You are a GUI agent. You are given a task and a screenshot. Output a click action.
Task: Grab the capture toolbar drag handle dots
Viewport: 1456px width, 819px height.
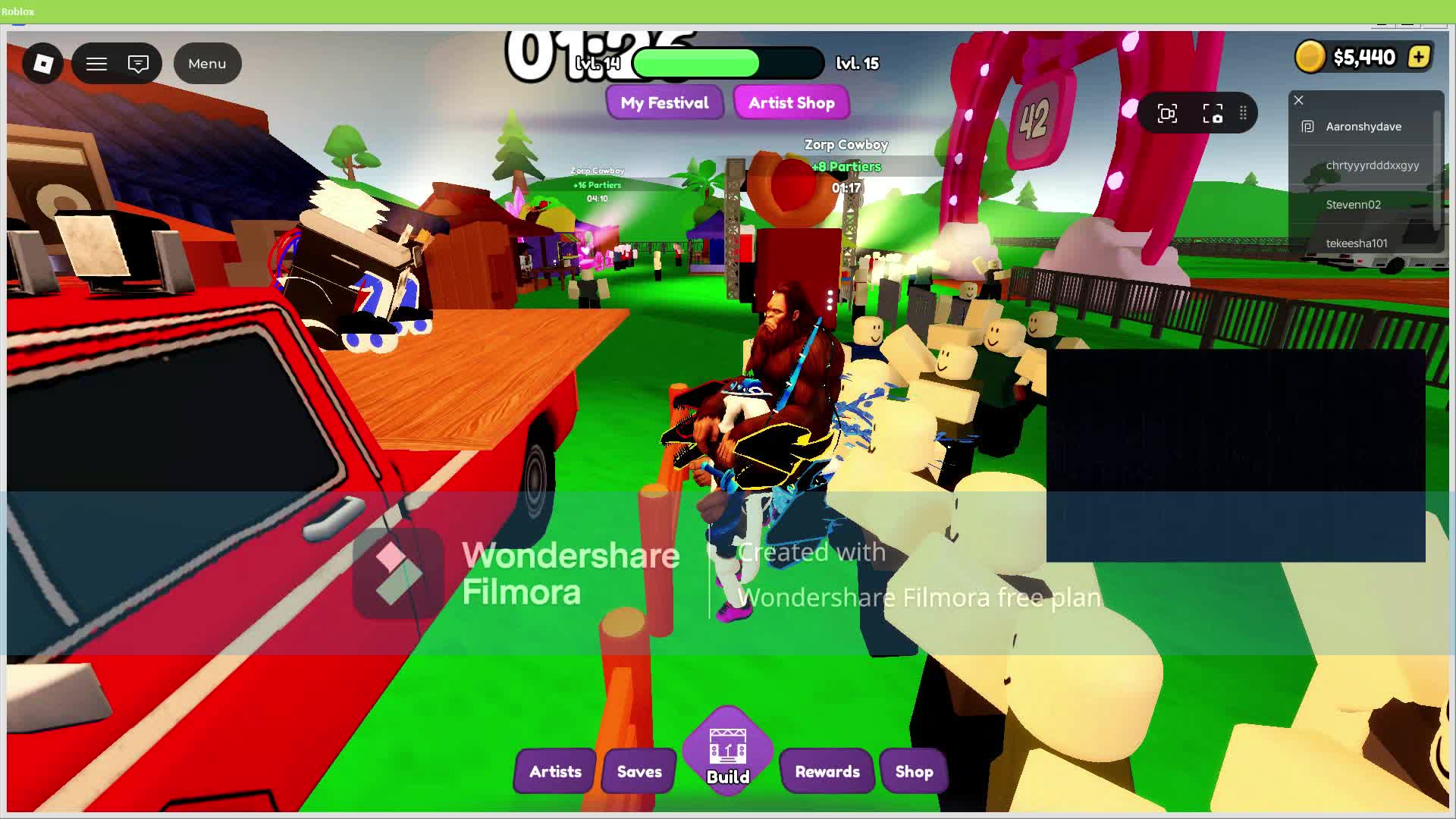tap(1244, 112)
